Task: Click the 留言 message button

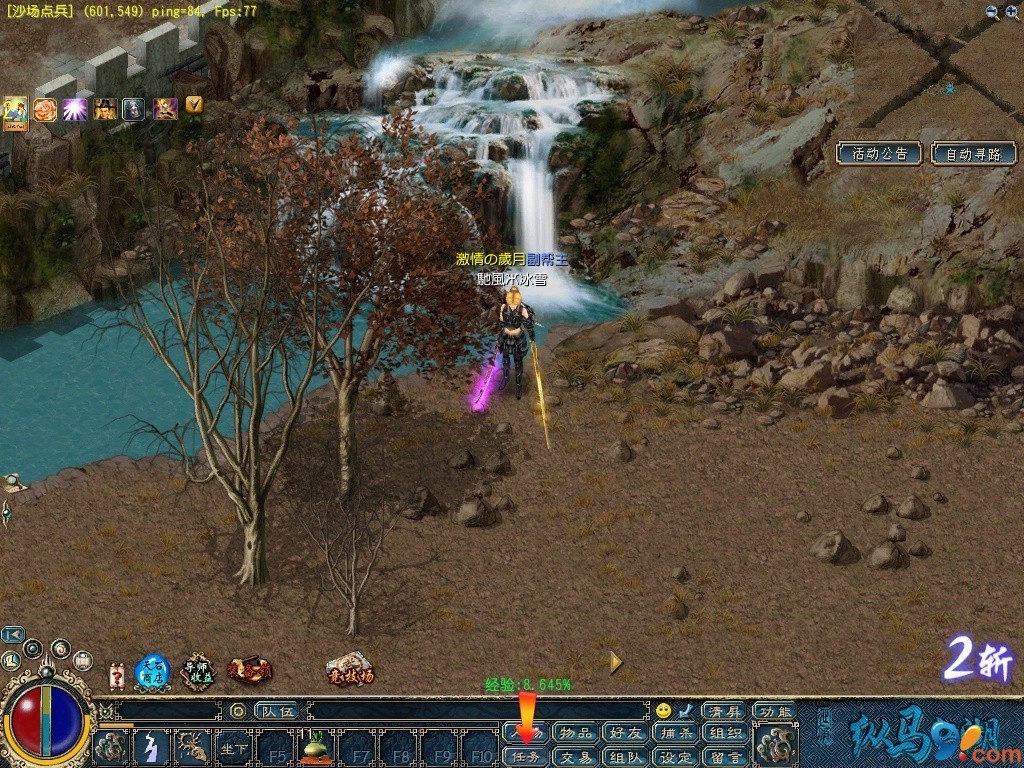Action: coord(724,757)
